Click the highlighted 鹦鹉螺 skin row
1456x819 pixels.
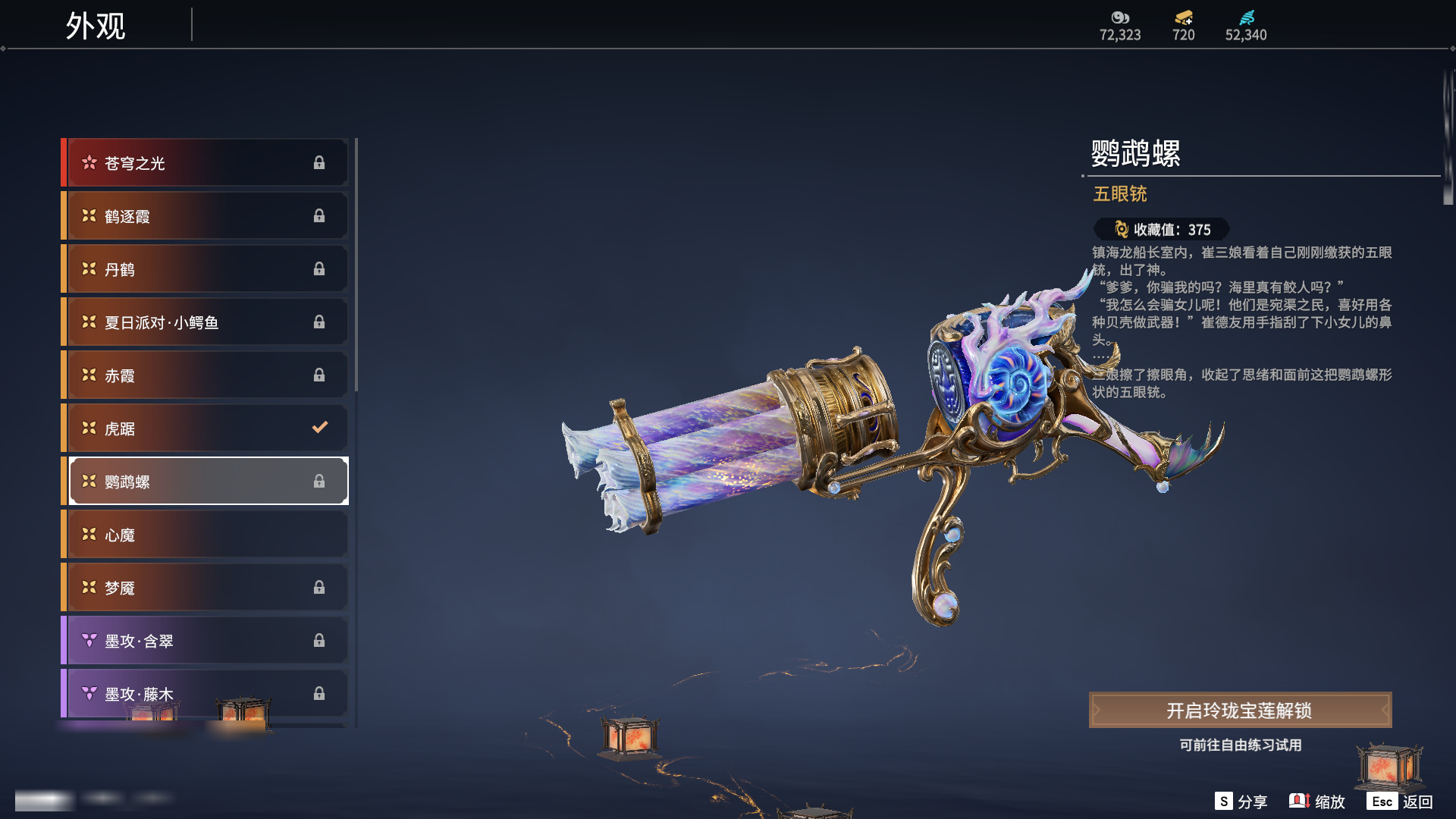(x=205, y=482)
